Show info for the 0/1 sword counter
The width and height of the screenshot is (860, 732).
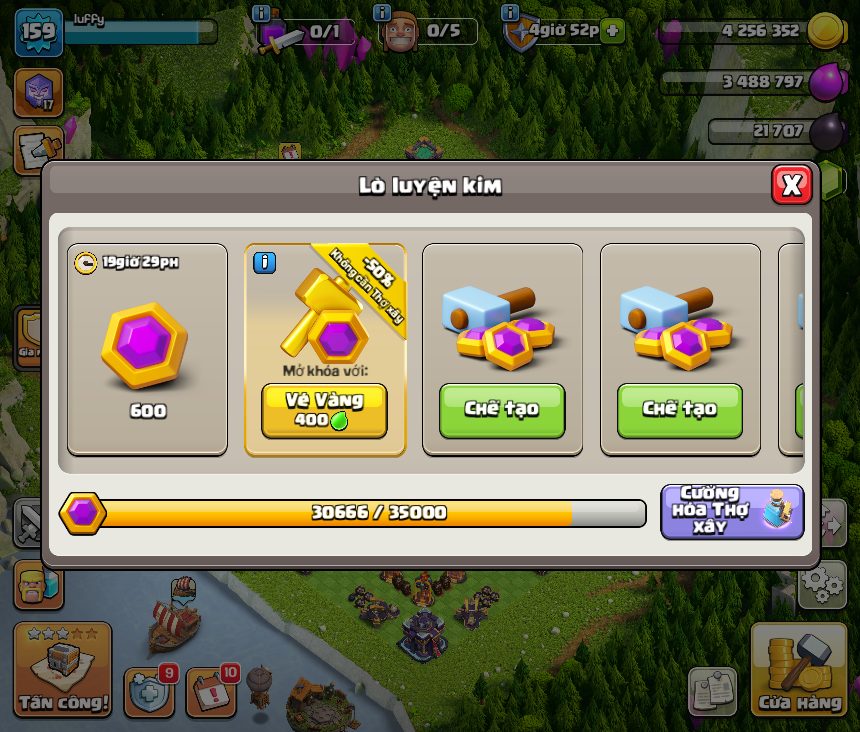click(262, 13)
